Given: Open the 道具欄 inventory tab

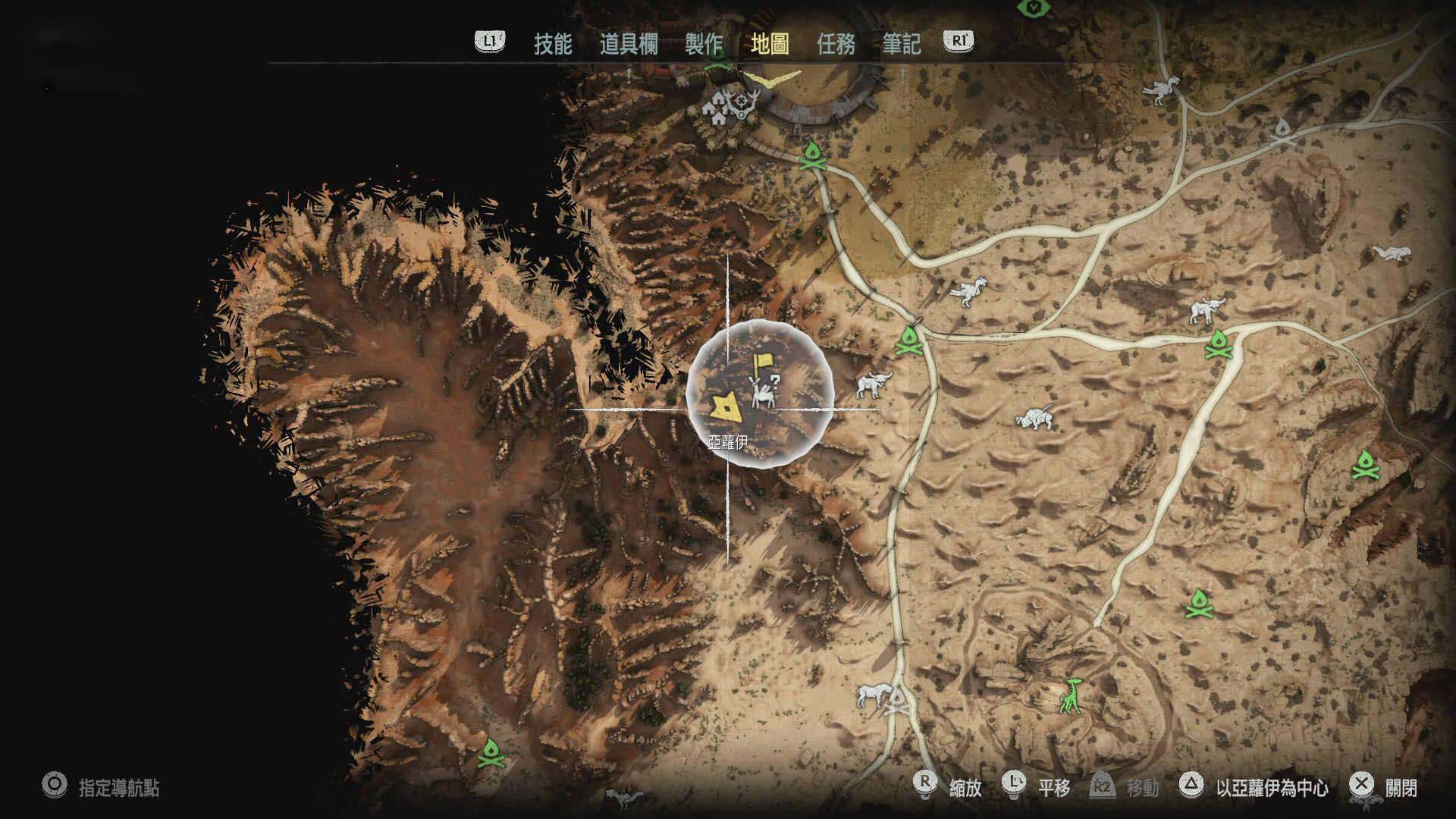Looking at the screenshot, I should point(628,44).
